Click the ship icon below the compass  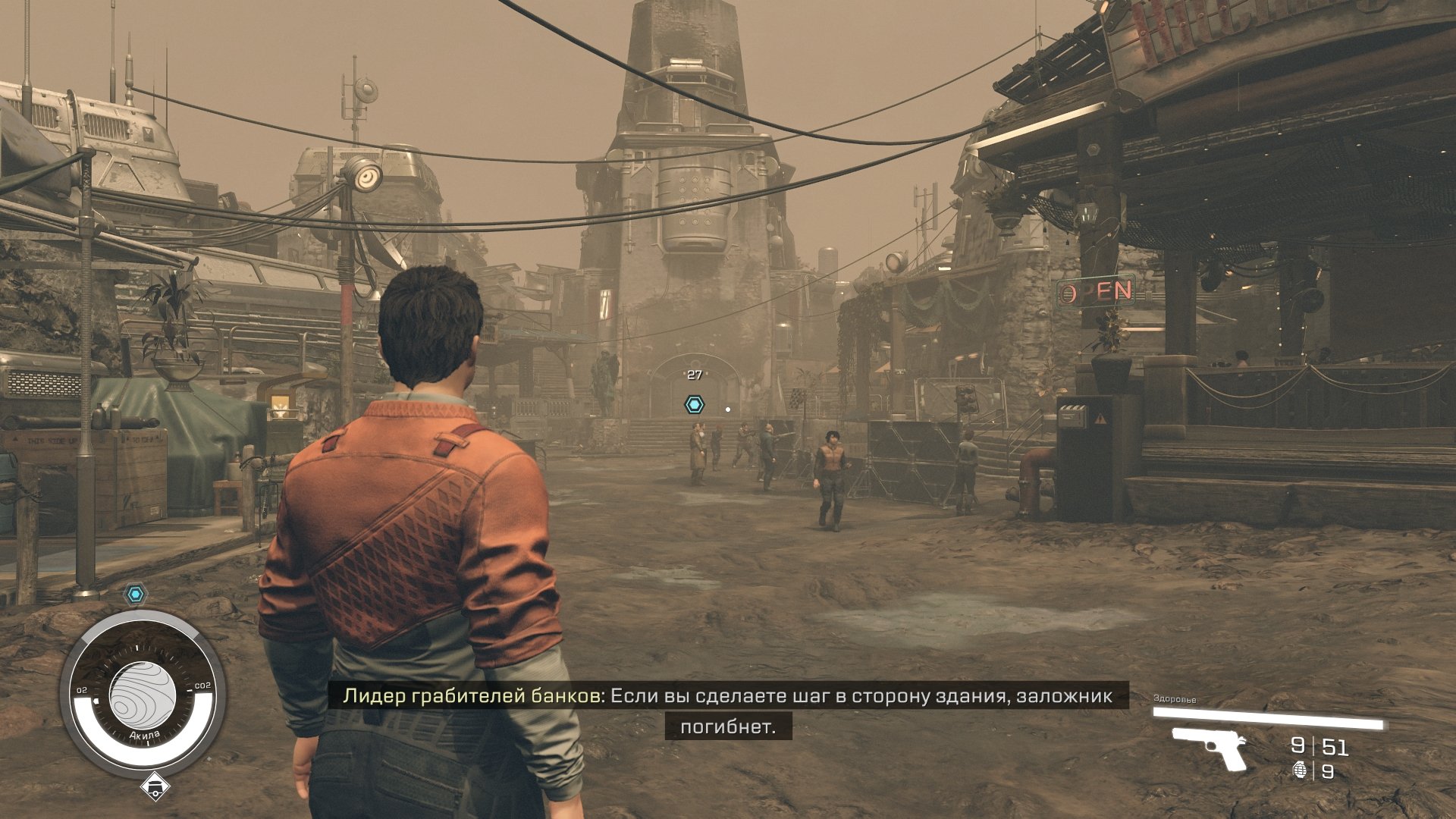(155, 787)
